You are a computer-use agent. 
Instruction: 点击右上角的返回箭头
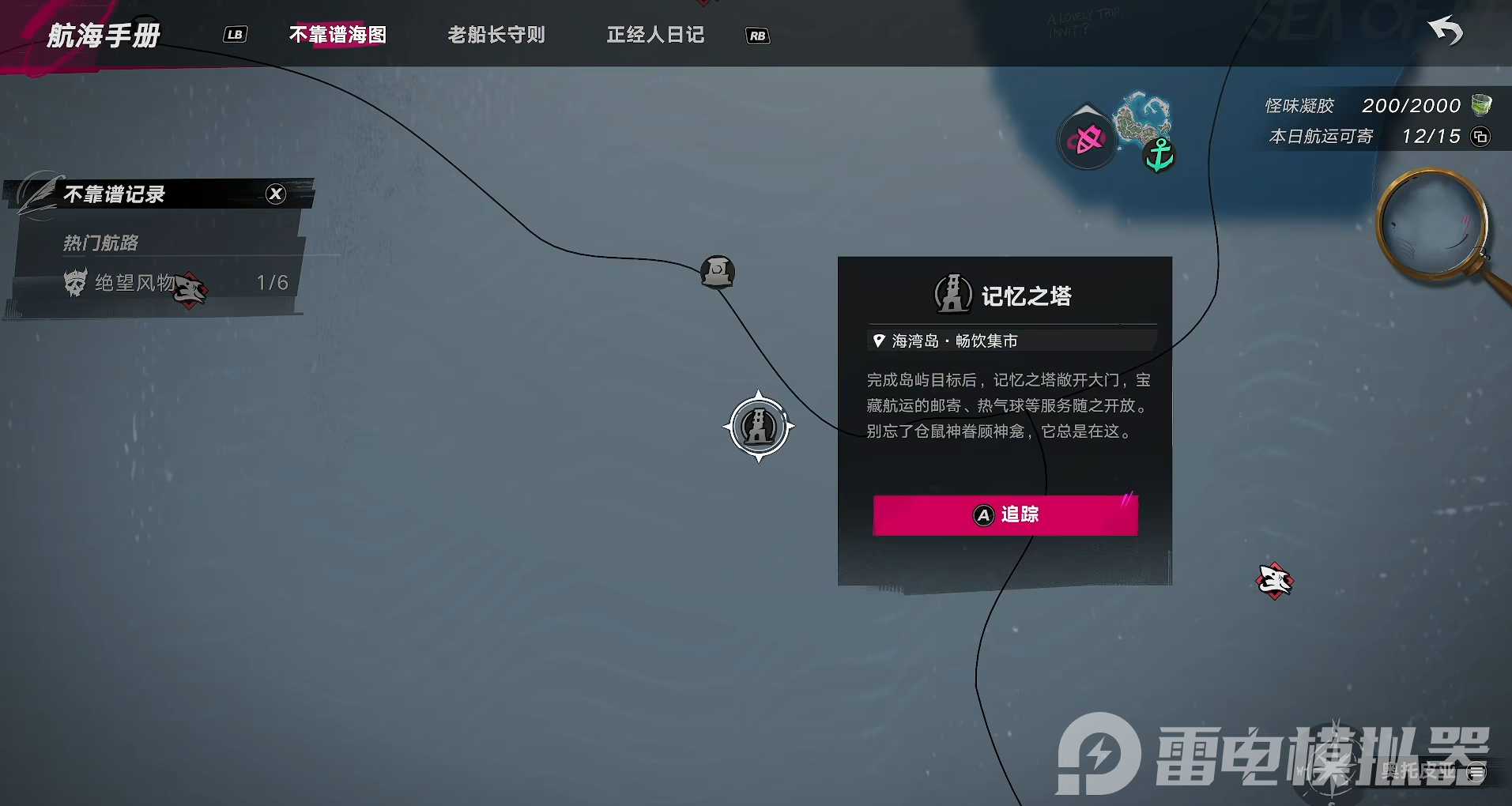[x=1446, y=32]
